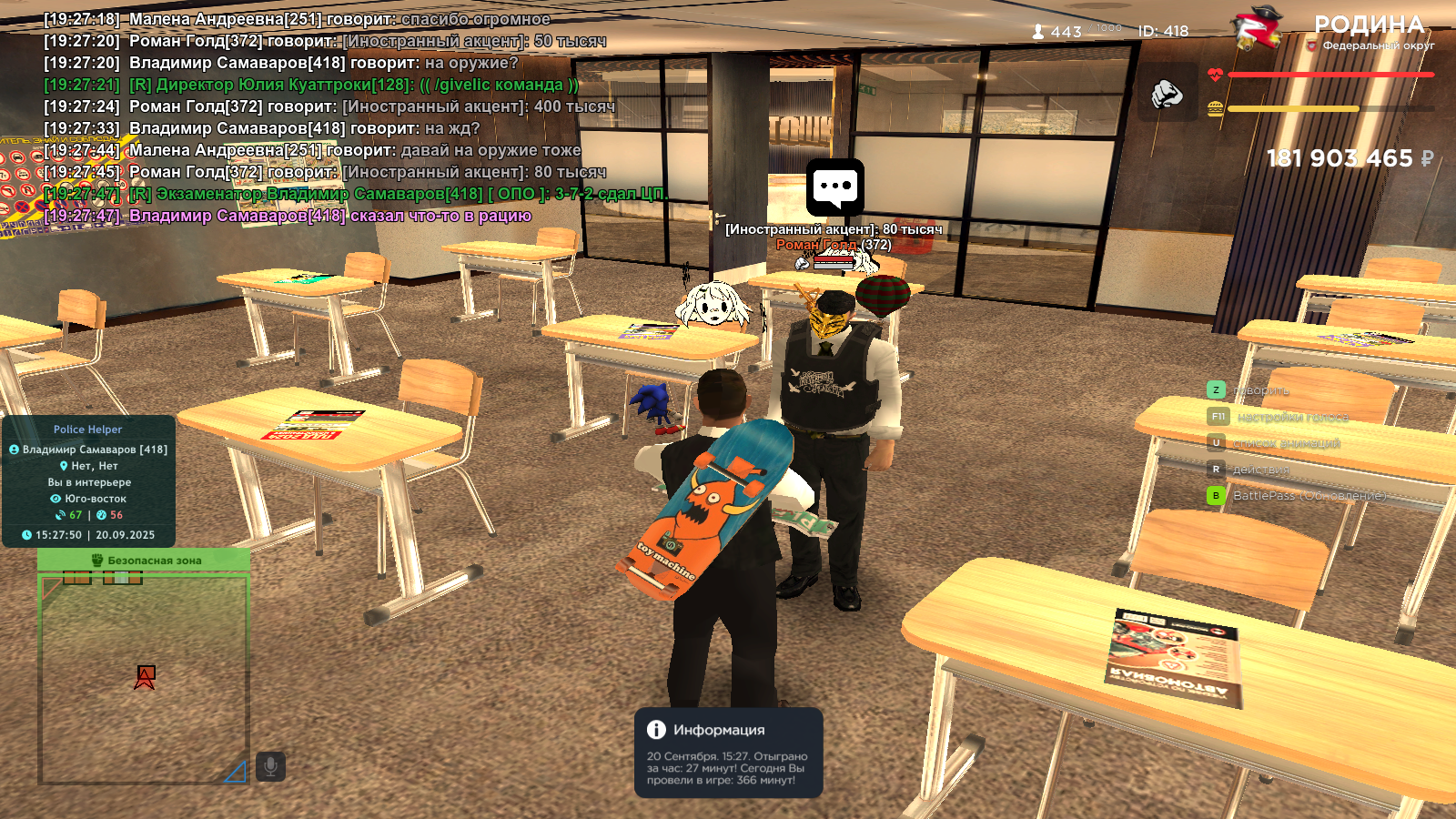Click the Безопасная зона banner

tap(144, 560)
